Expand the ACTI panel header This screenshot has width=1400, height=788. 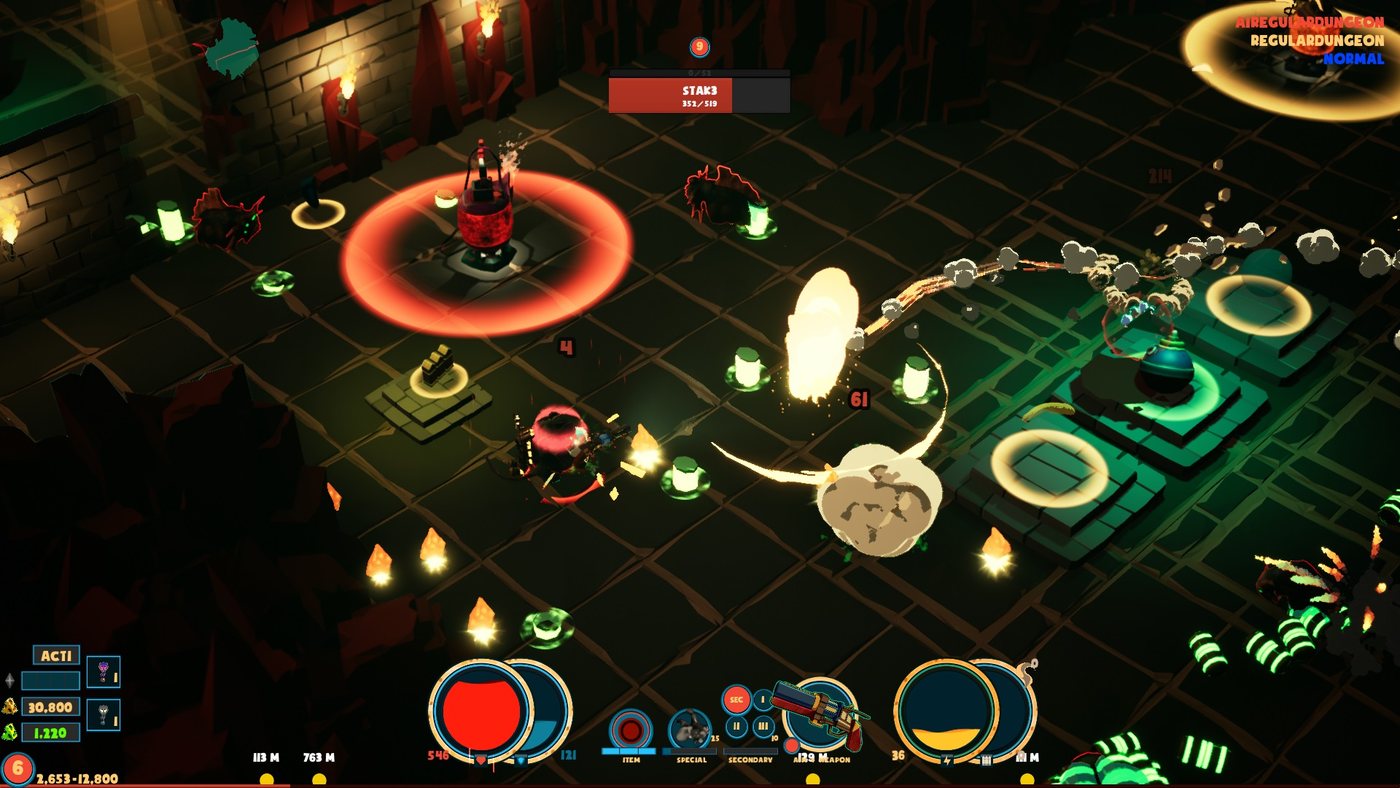(58, 655)
